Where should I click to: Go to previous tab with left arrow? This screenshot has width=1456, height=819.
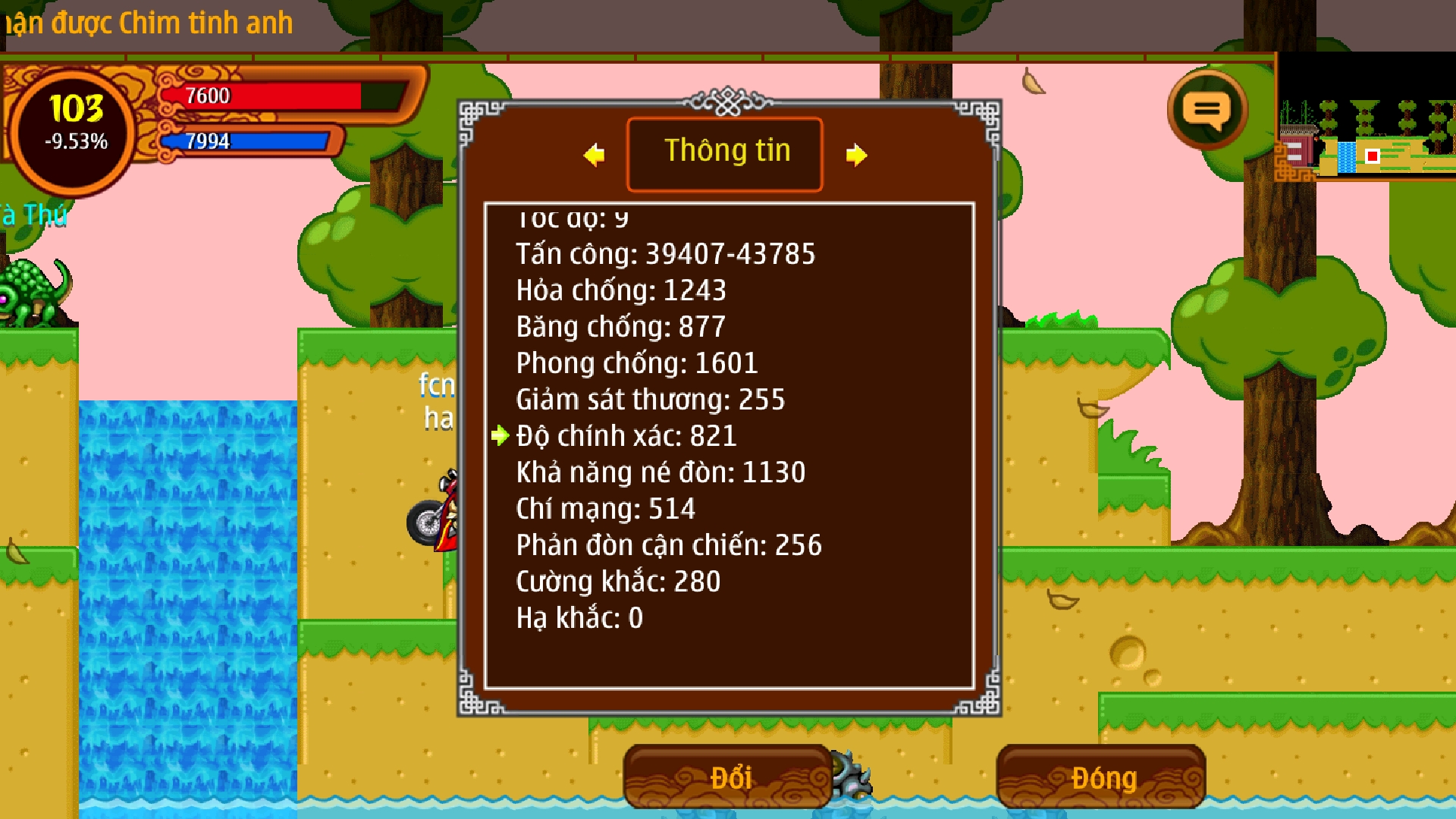(595, 155)
